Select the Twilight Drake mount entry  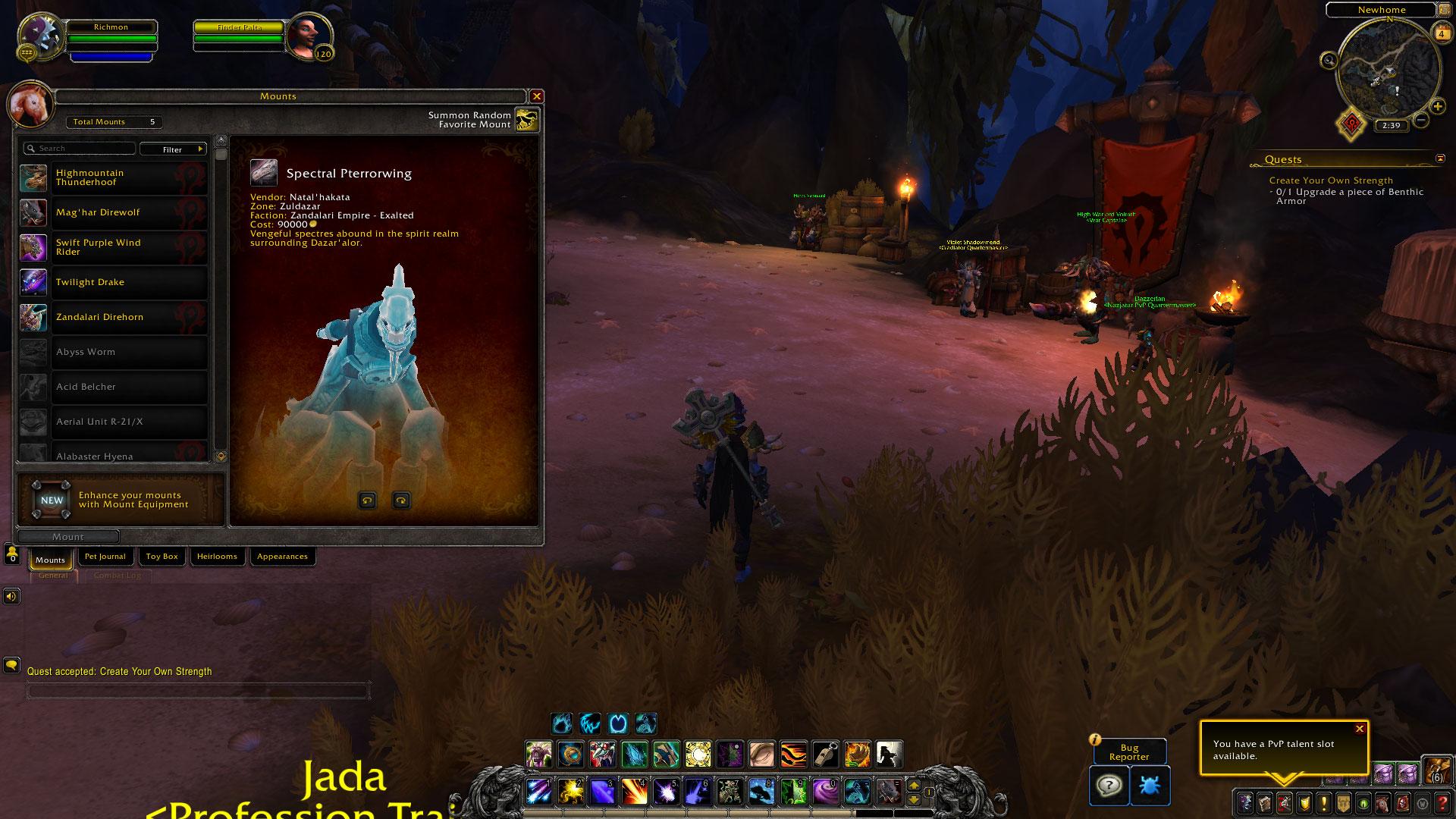click(x=114, y=282)
